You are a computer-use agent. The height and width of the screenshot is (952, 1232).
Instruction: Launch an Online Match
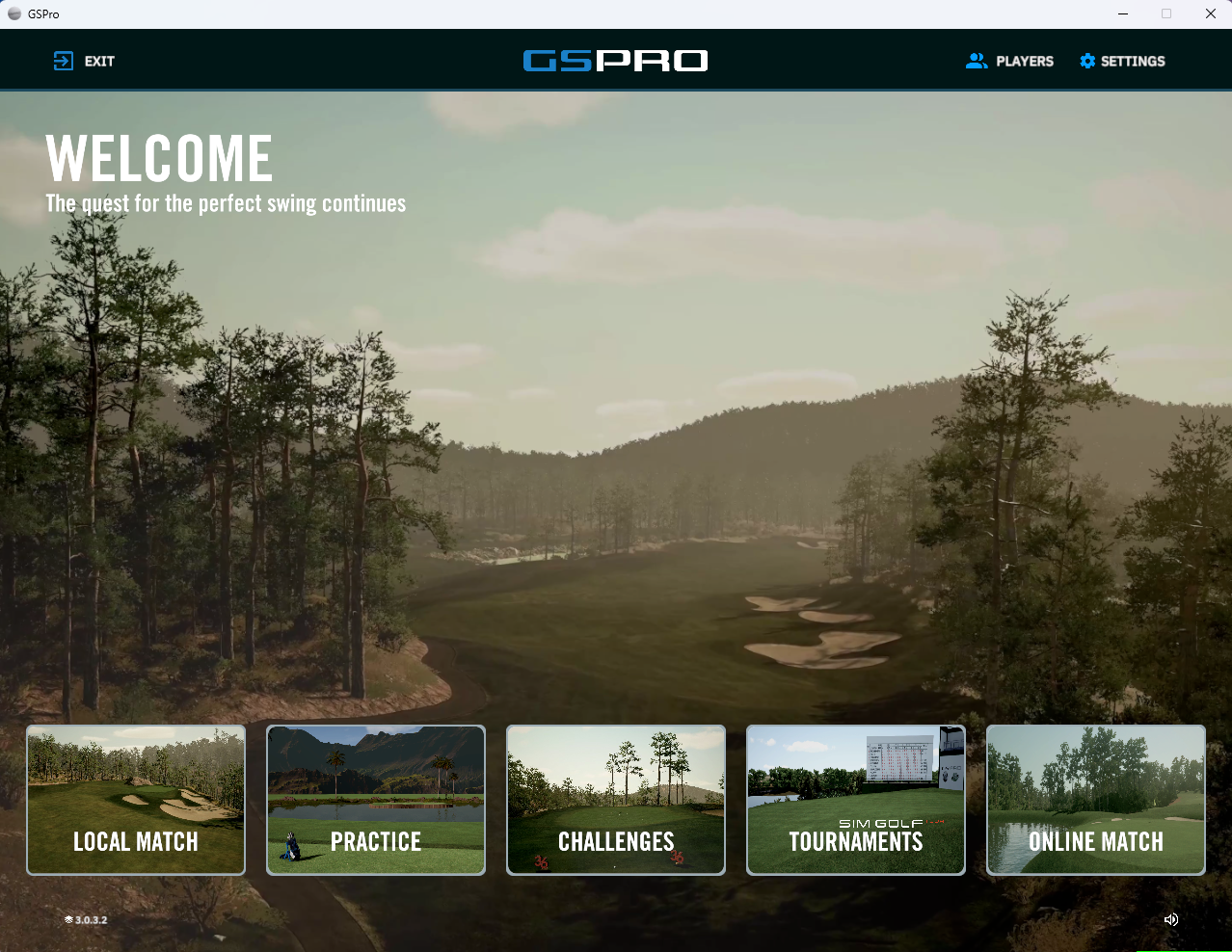[x=1096, y=800]
